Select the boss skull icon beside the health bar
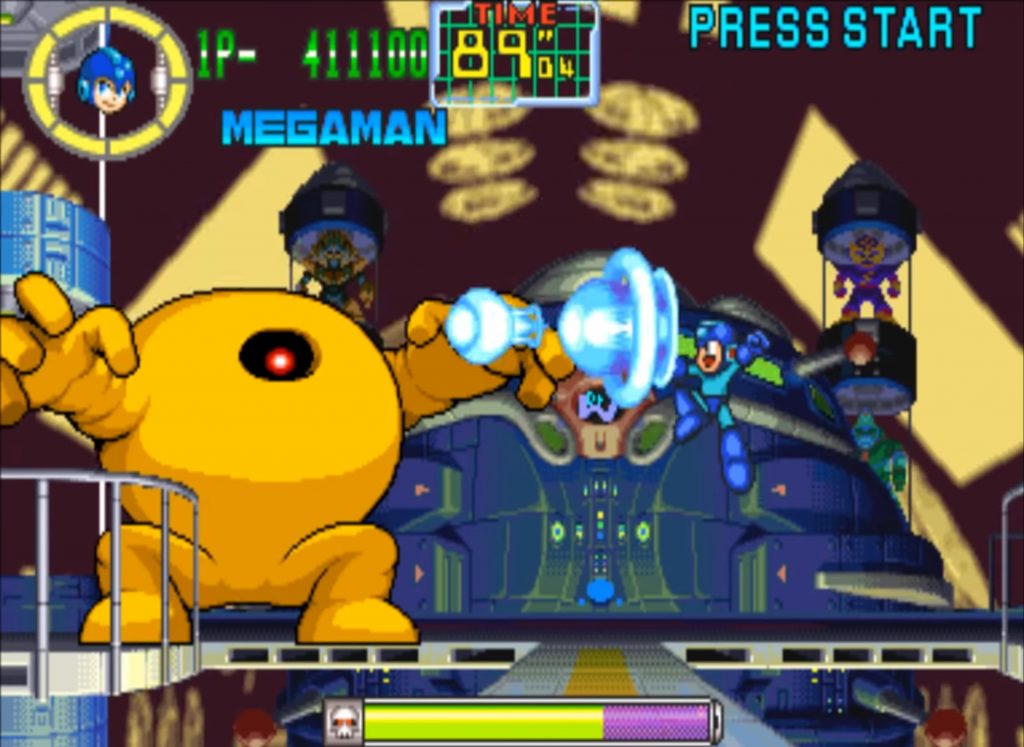The width and height of the screenshot is (1024, 747). (x=343, y=722)
